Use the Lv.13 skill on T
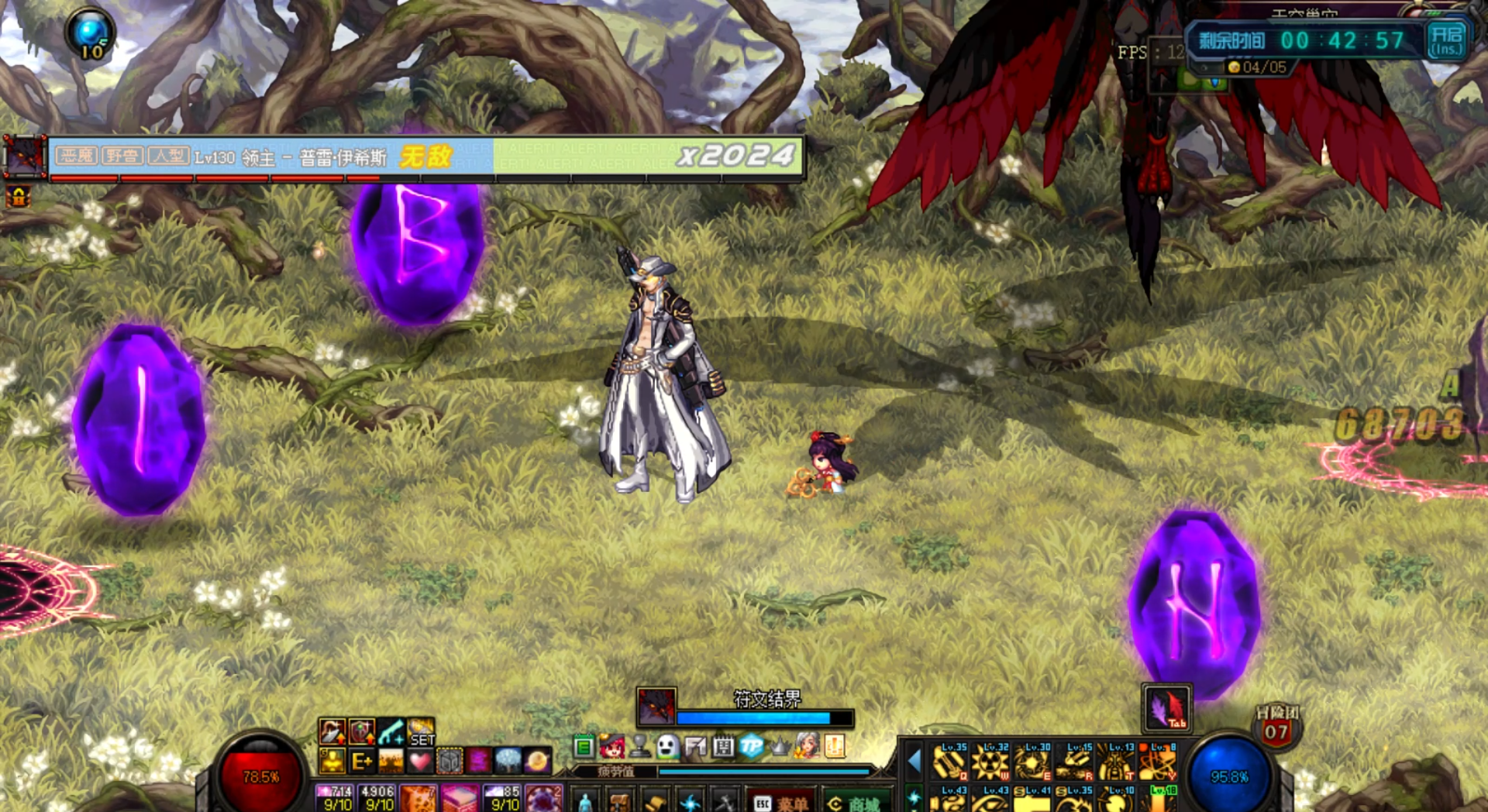1488x812 pixels. point(1116,762)
